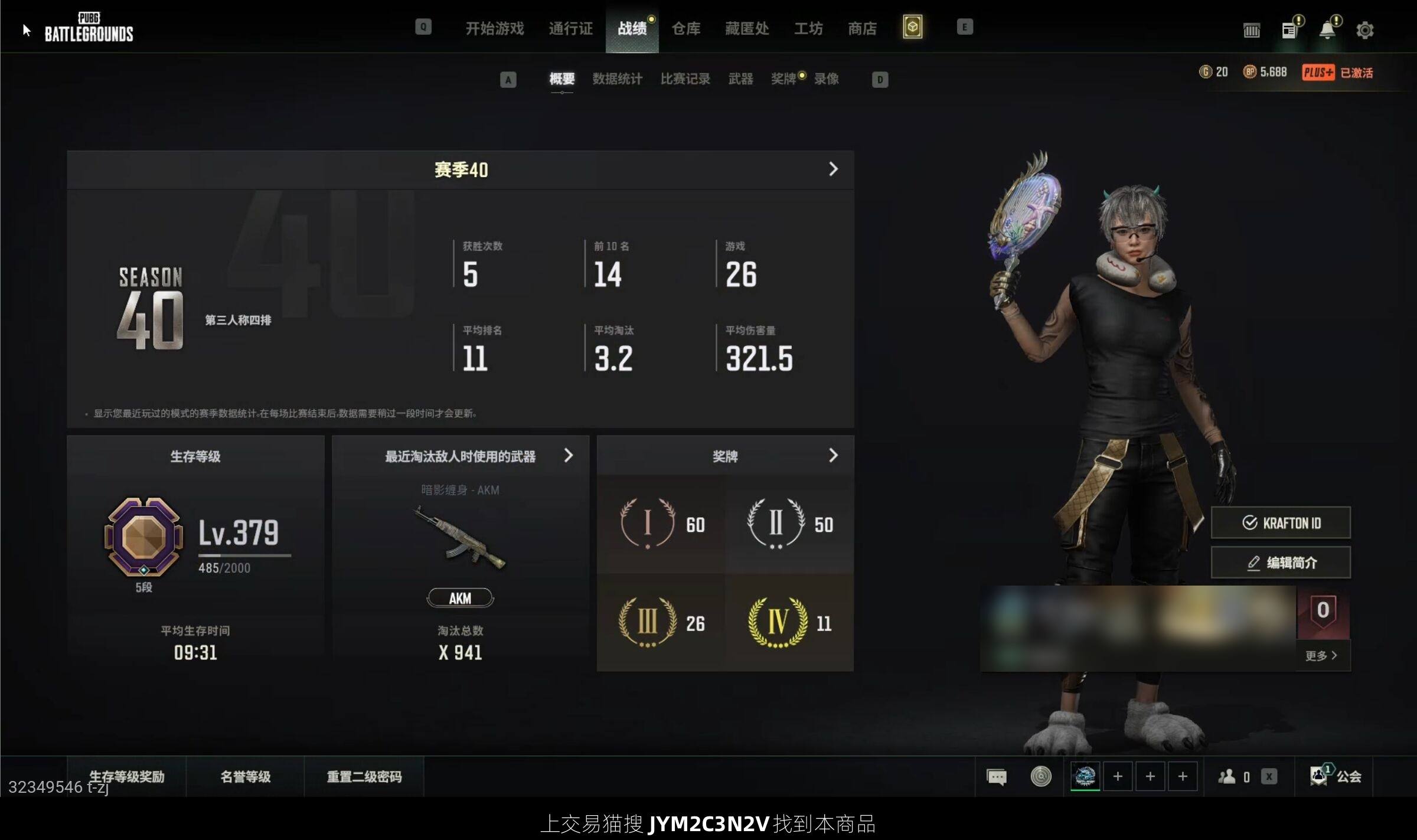Check the notification bell icon
The image size is (1417, 840).
1327,30
